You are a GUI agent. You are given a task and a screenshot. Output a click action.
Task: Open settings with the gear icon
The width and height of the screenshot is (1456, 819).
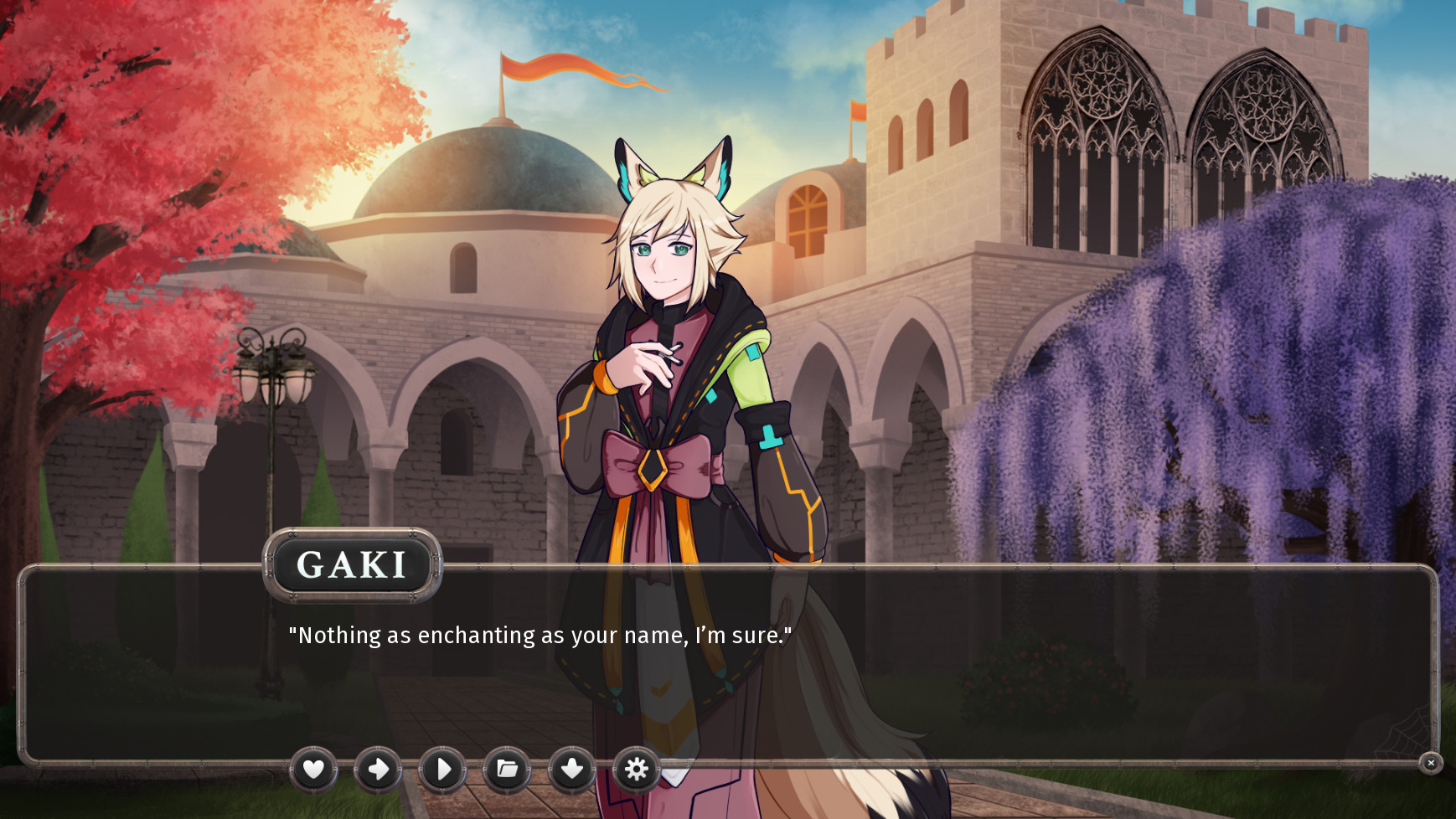coord(637,768)
